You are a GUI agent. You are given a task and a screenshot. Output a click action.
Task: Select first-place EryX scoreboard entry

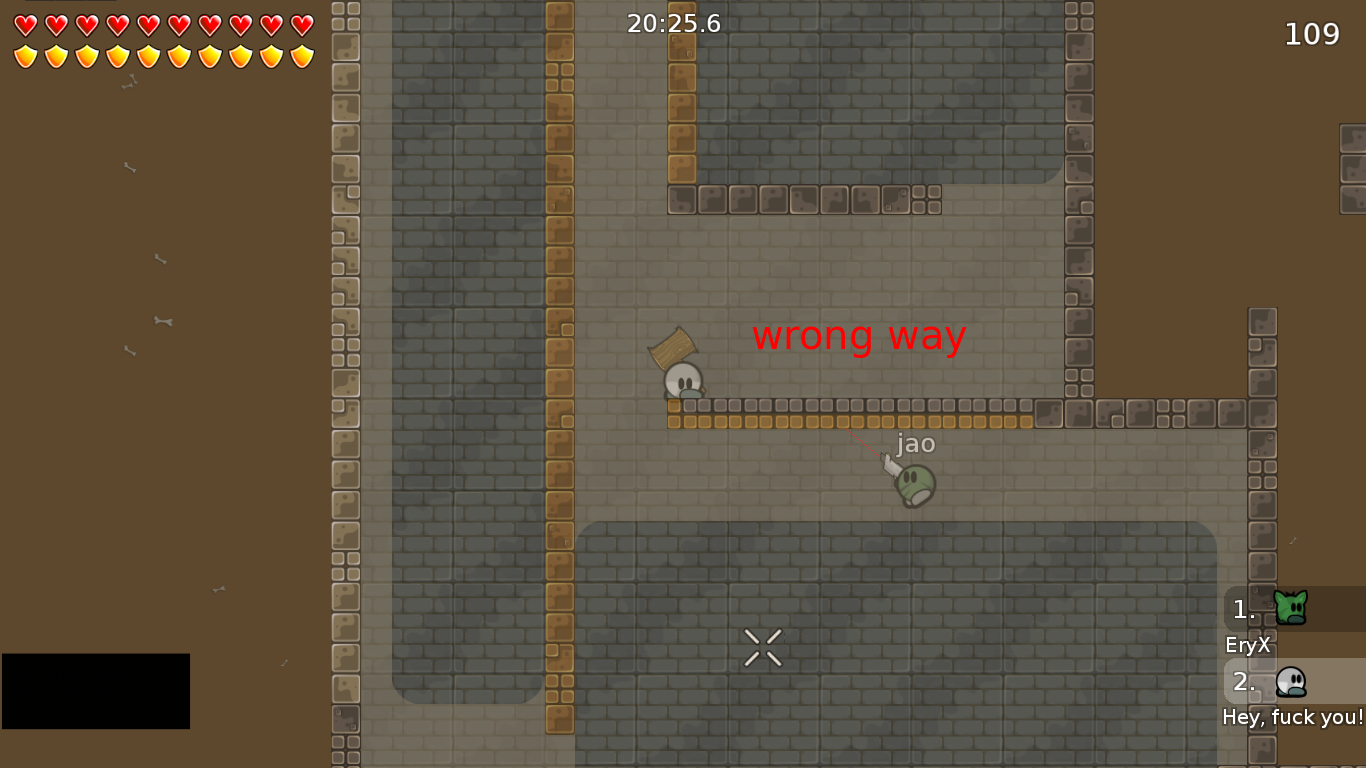point(1292,609)
